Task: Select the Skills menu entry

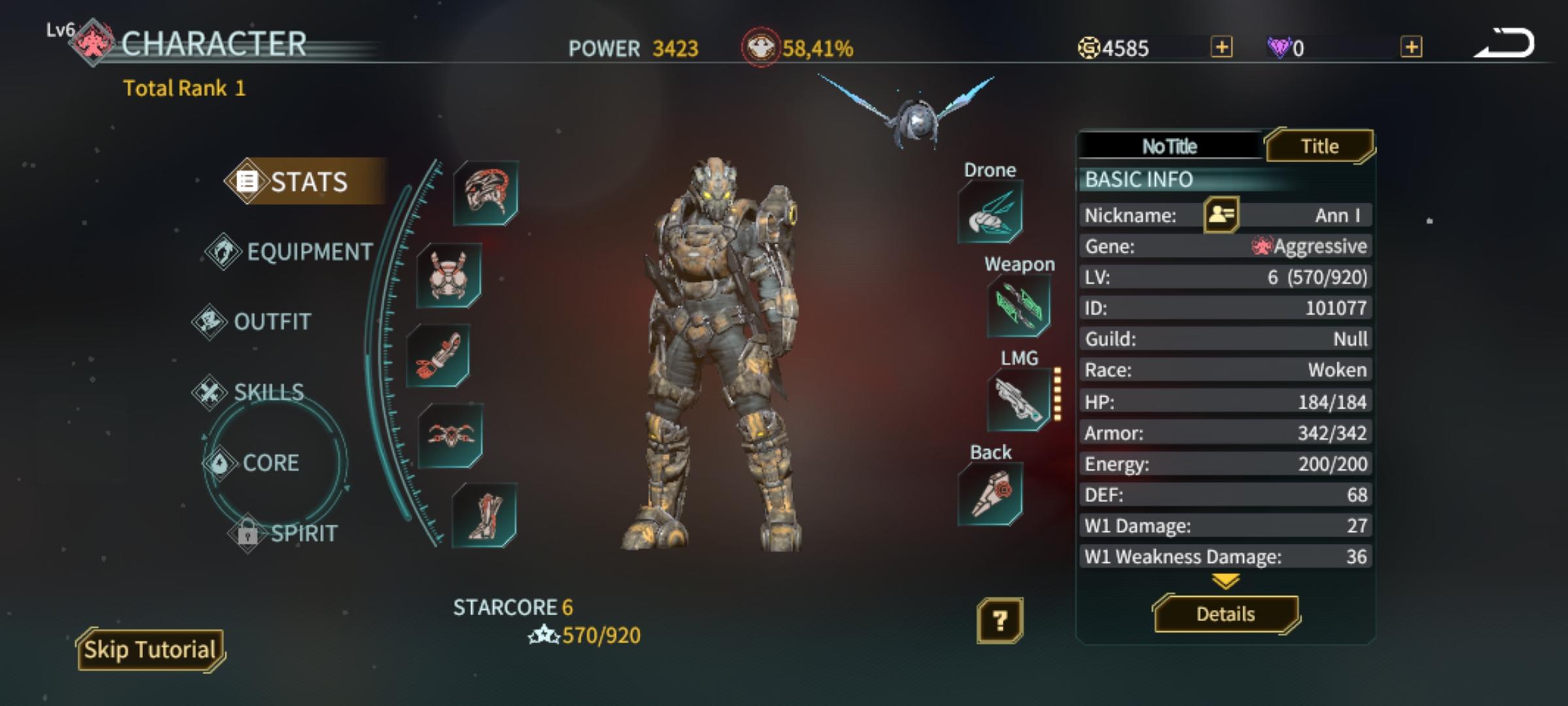Action: pos(268,392)
